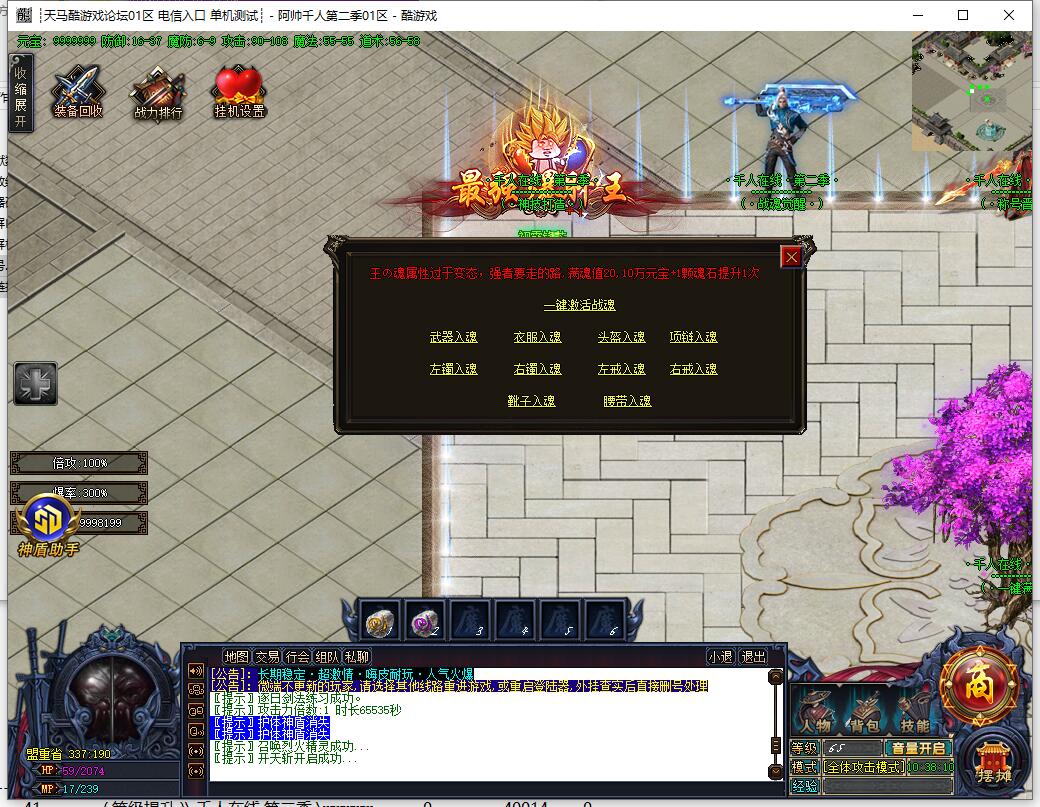The height and width of the screenshot is (807, 1040).
Task: Select 武器入魂 weapon soul option
Action: (x=453, y=337)
